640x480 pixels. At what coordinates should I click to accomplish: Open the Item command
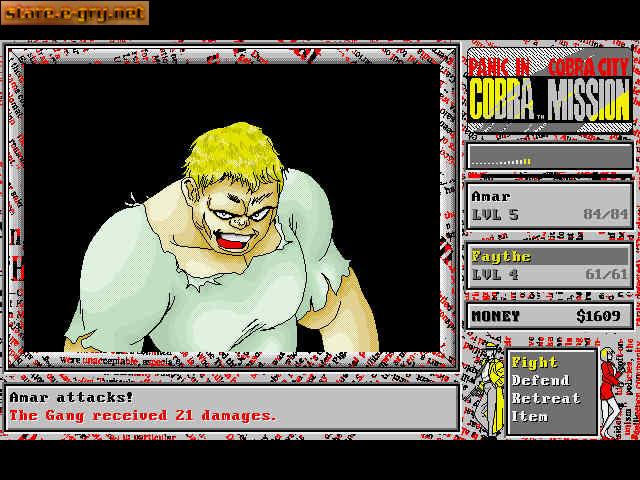530,416
